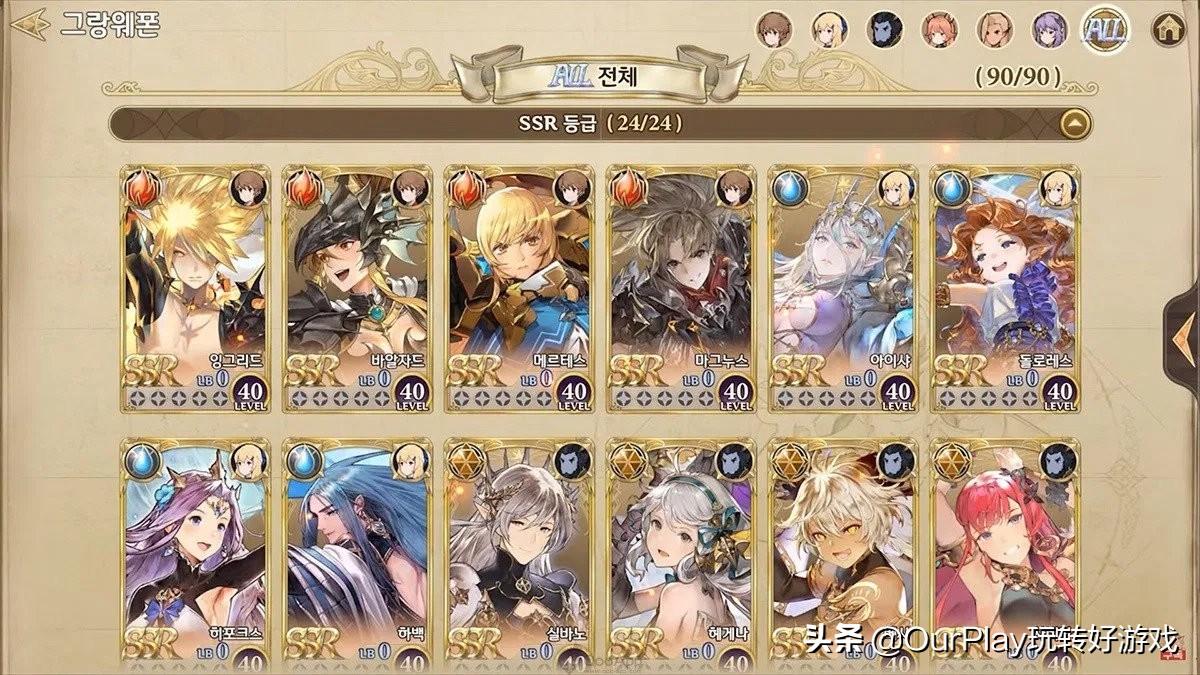Filter by the blue-skinned dark character portrait
The width and height of the screenshot is (1200, 675).
[x=885, y=29]
